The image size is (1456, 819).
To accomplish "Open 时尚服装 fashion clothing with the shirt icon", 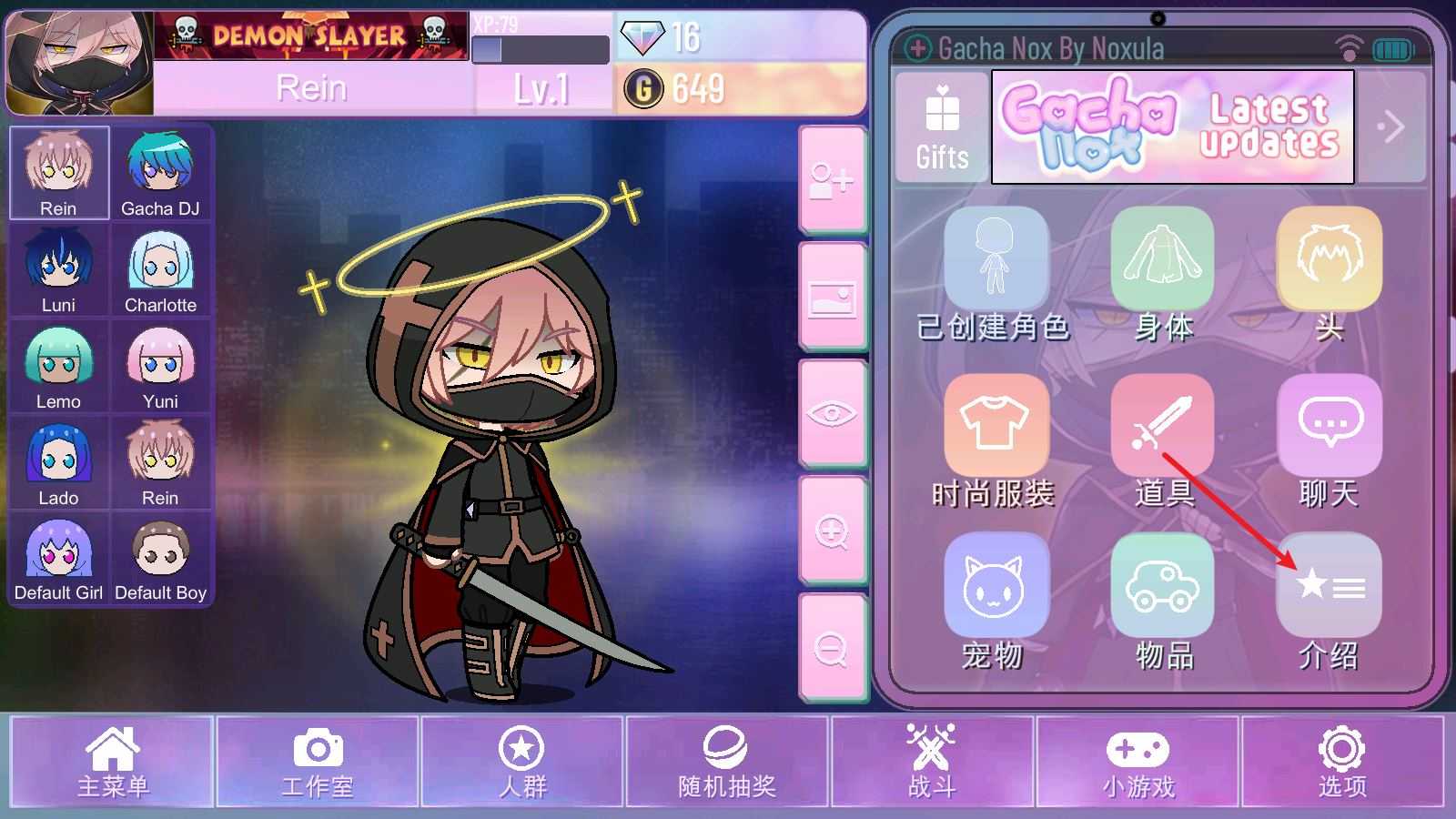I will coord(997,425).
